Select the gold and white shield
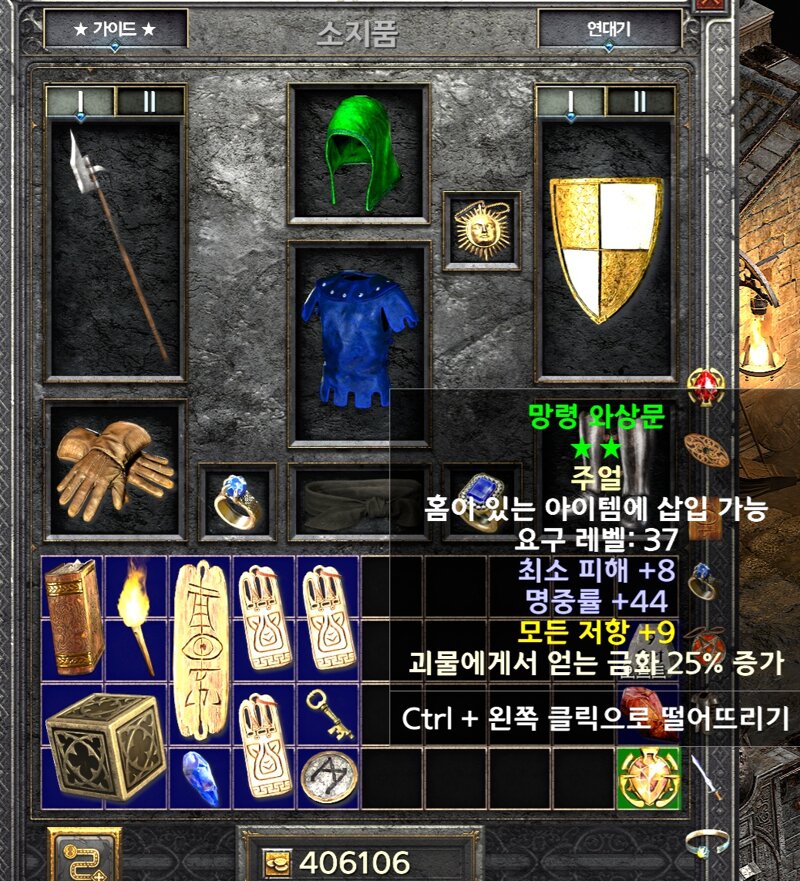The image size is (800, 881). coord(607,250)
